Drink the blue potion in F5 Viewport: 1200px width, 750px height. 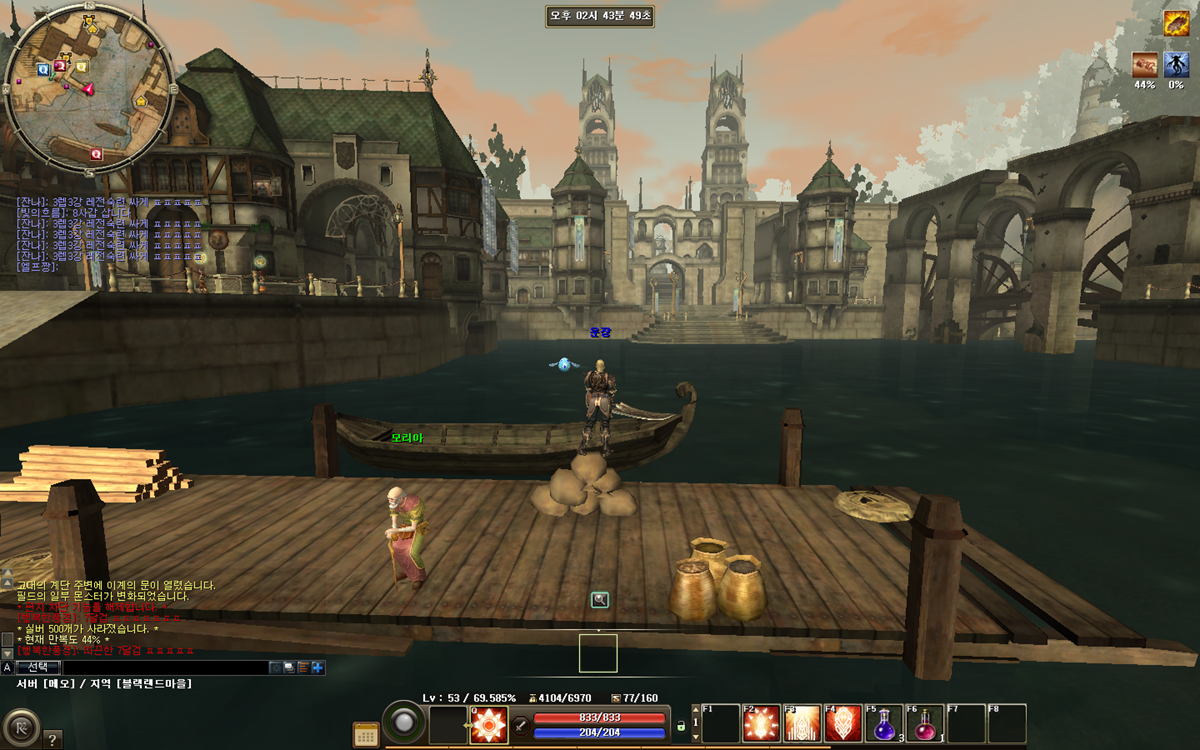click(884, 724)
